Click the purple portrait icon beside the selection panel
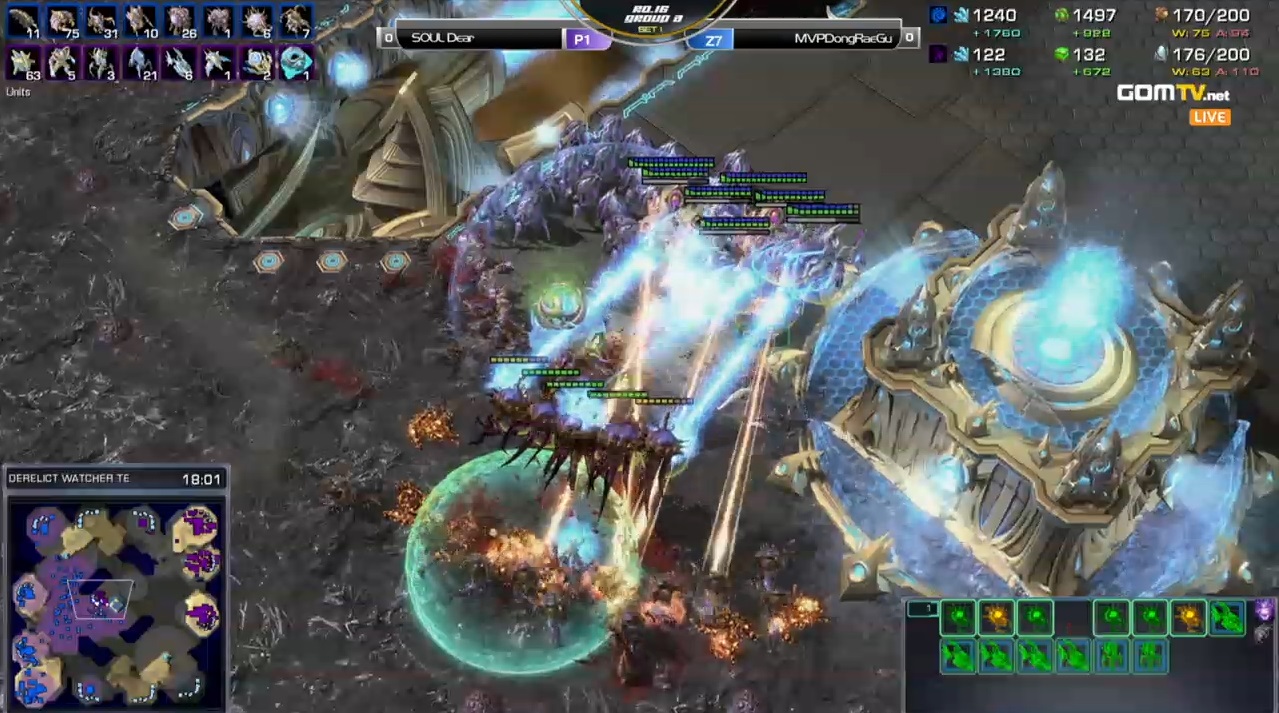The height and width of the screenshot is (713, 1279). [x=1265, y=610]
